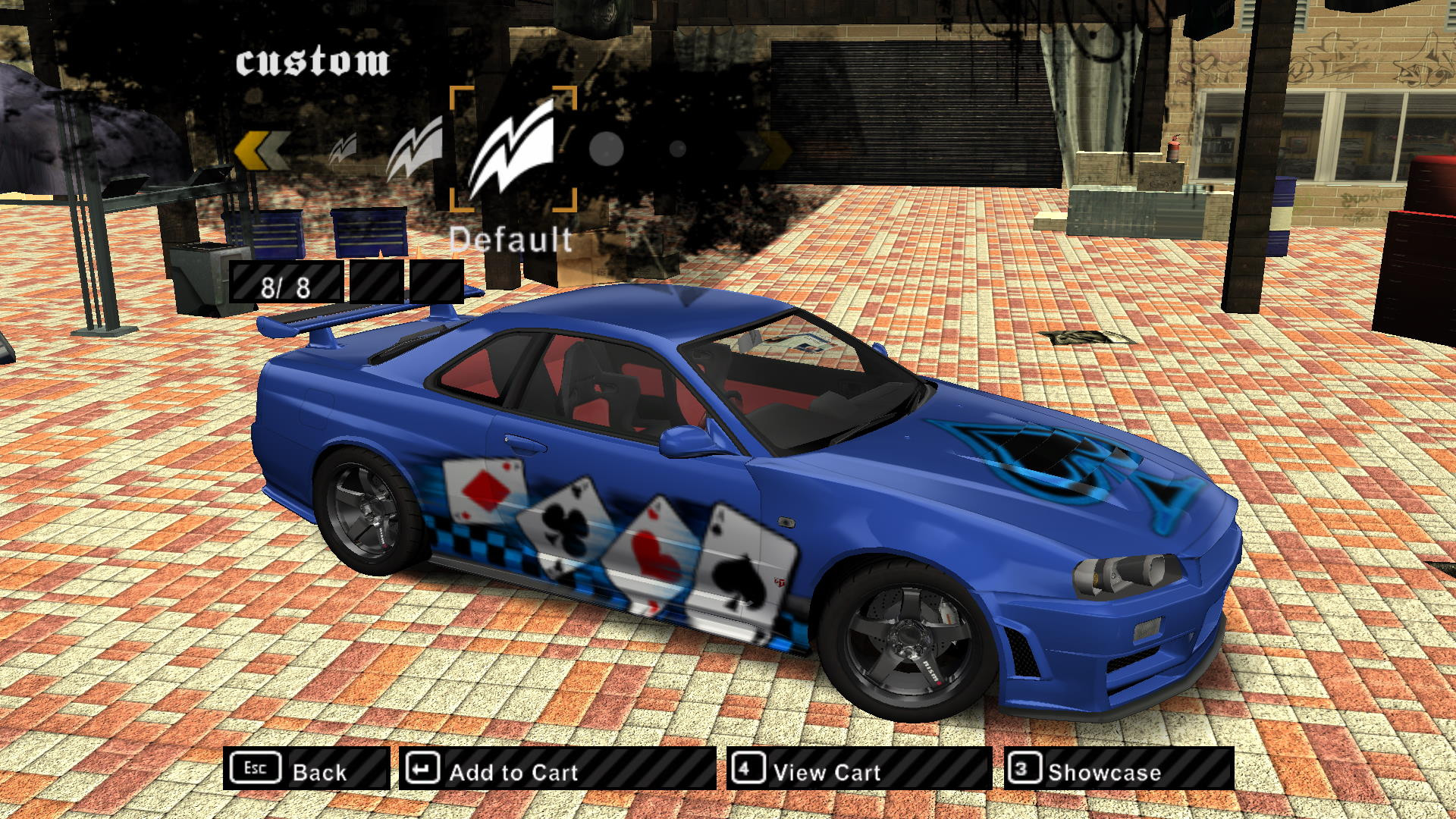
Task: Click the Esc key icon next to Back
Action: (x=256, y=769)
